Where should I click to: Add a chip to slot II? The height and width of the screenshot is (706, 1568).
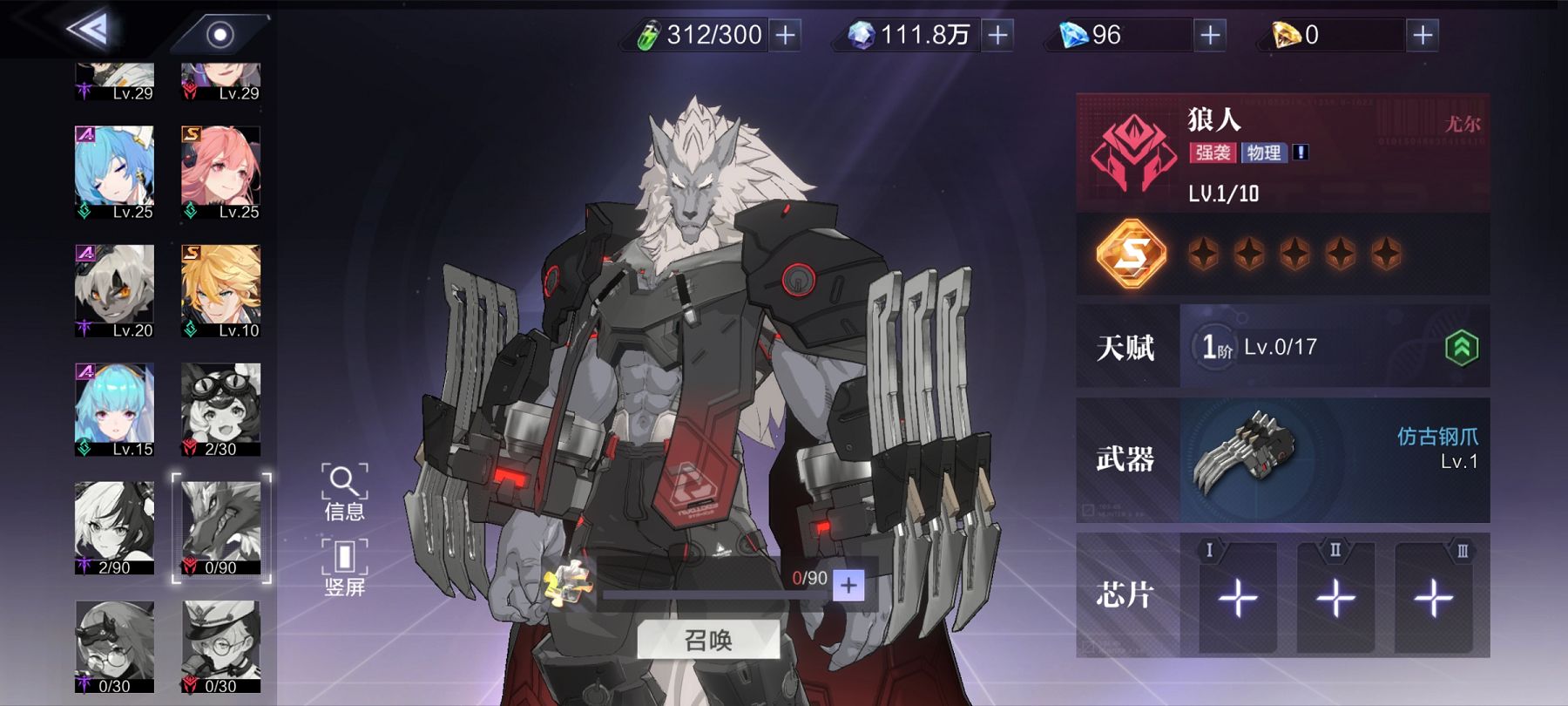click(x=1335, y=597)
